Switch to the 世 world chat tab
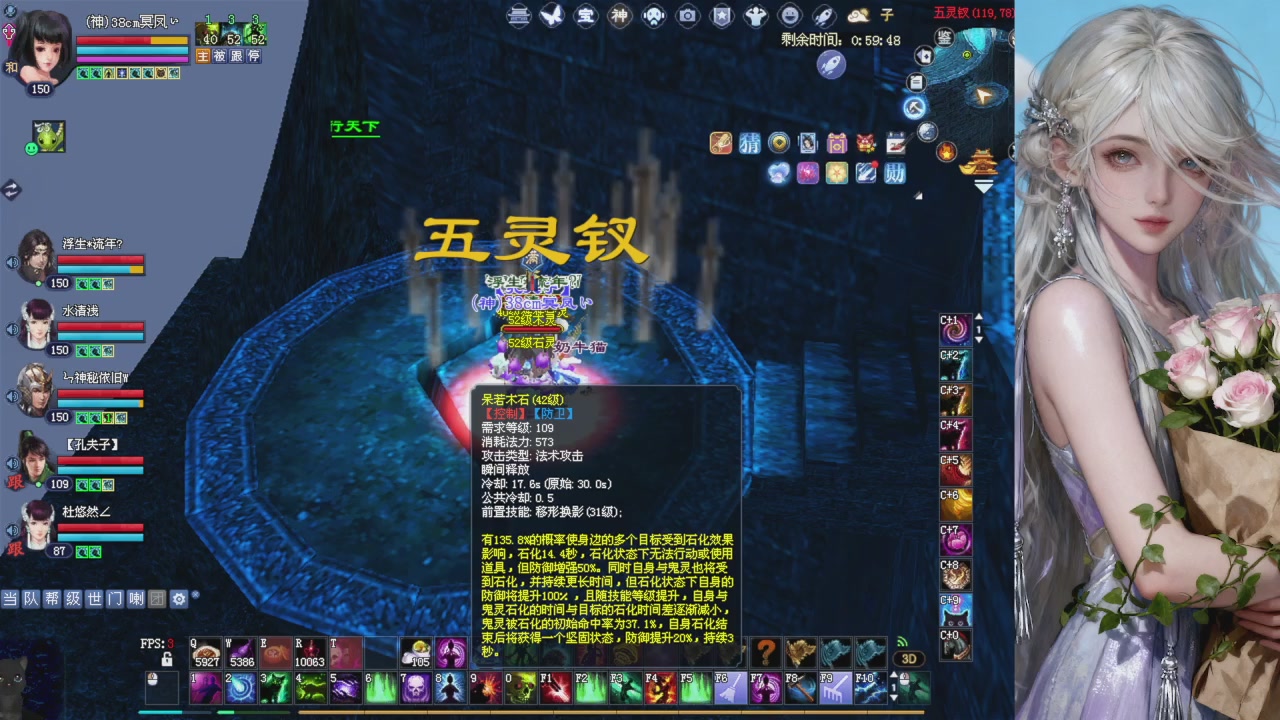Image resolution: width=1280 pixels, height=720 pixels. (94, 599)
